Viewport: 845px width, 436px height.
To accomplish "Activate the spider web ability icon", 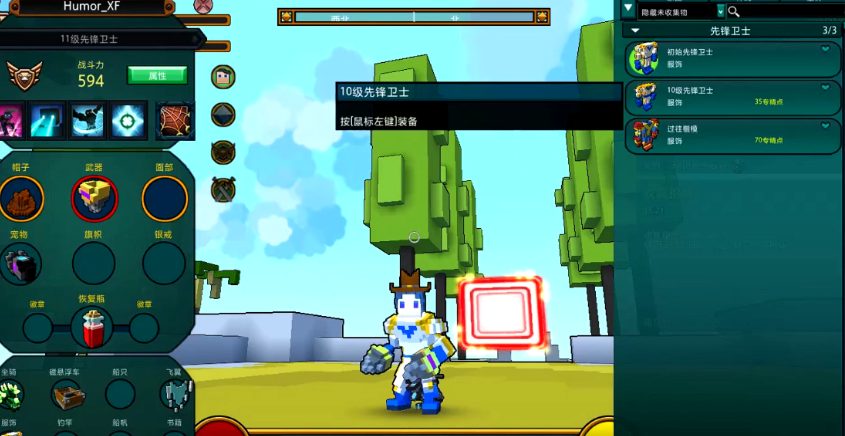I will point(174,120).
